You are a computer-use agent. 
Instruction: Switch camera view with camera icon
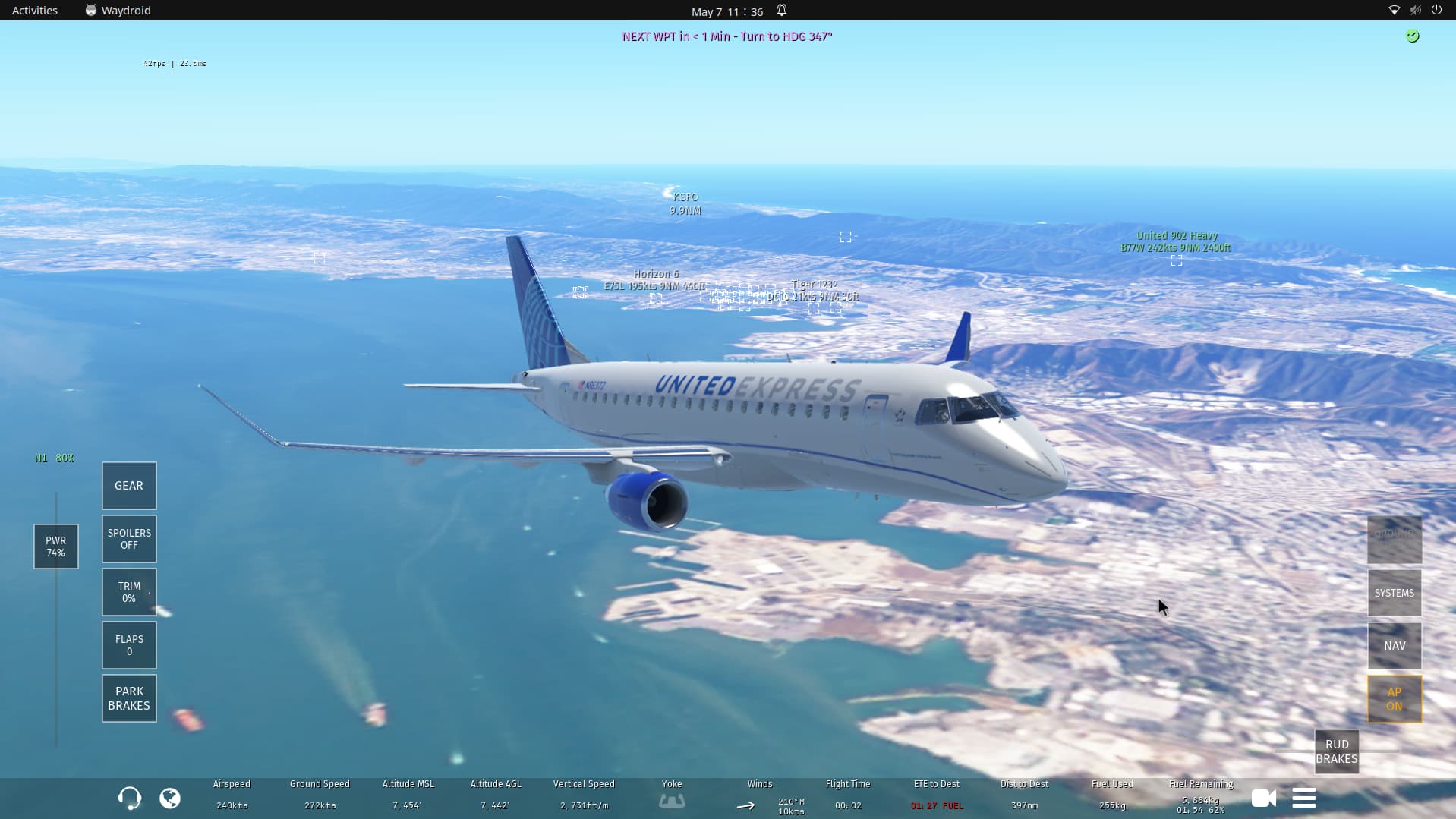pyautogui.click(x=1263, y=798)
